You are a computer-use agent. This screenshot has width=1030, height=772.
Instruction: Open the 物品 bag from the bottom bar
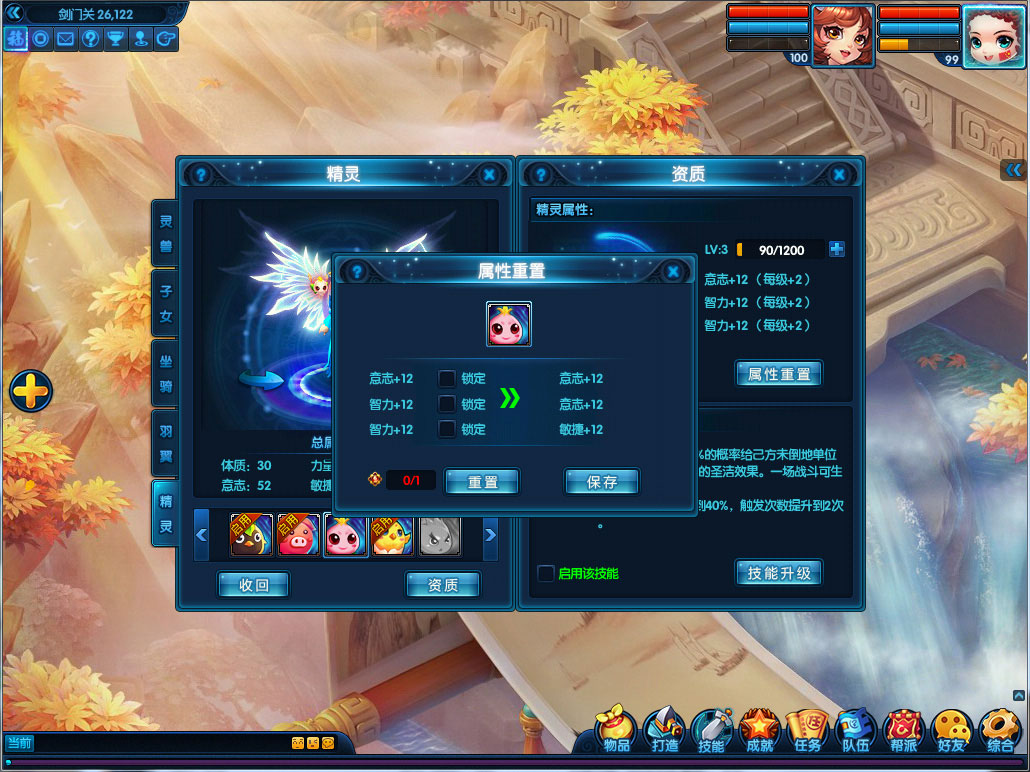click(x=617, y=731)
